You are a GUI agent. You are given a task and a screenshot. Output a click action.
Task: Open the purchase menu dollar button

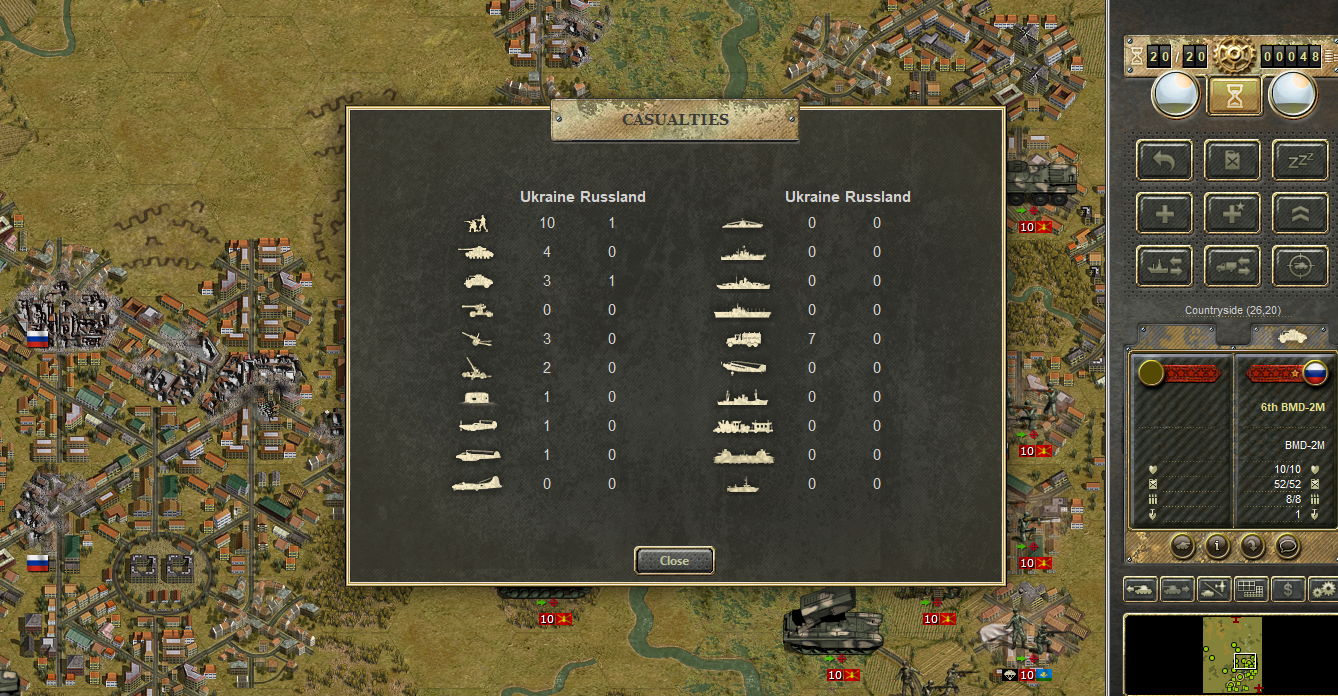[x=1287, y=589]
